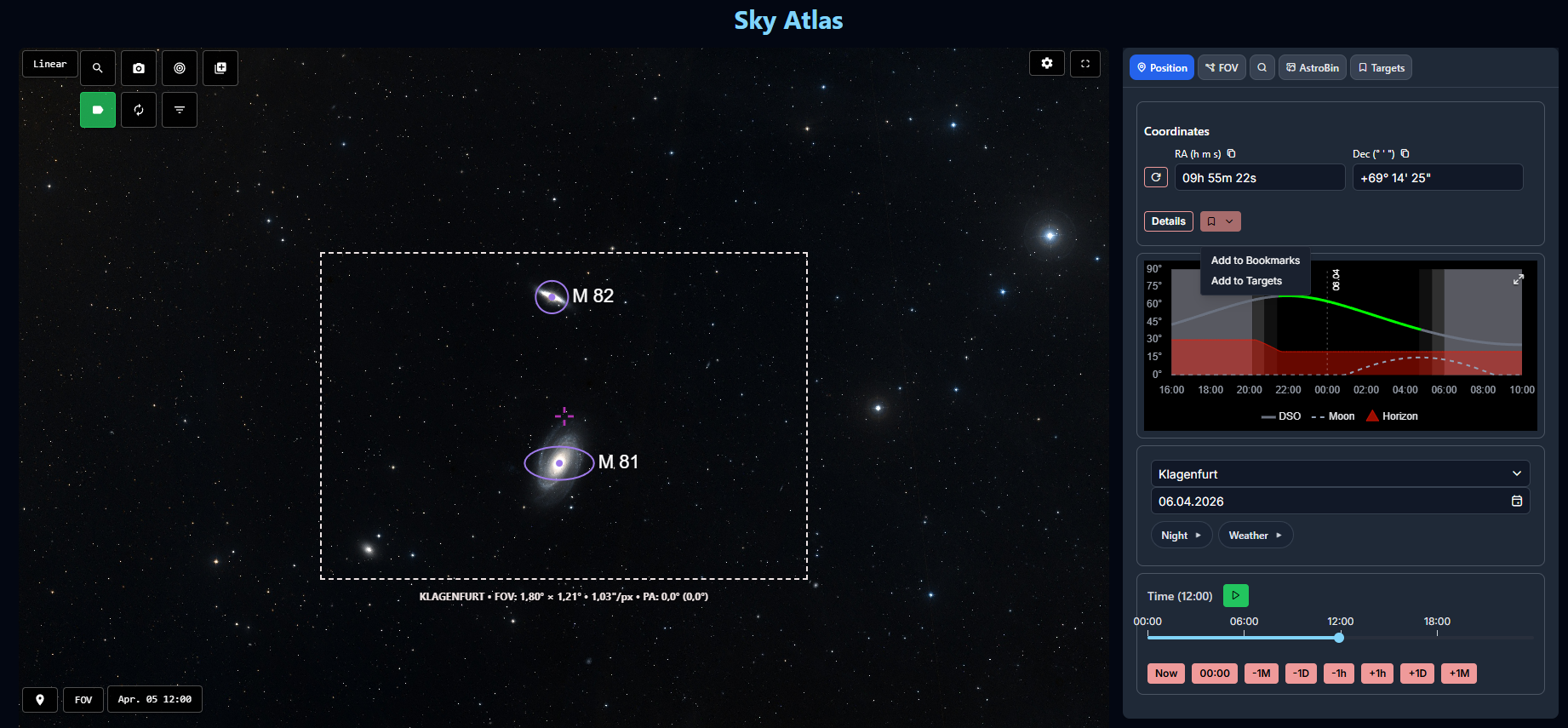Switch to the FOV tab

point(1222,67)
